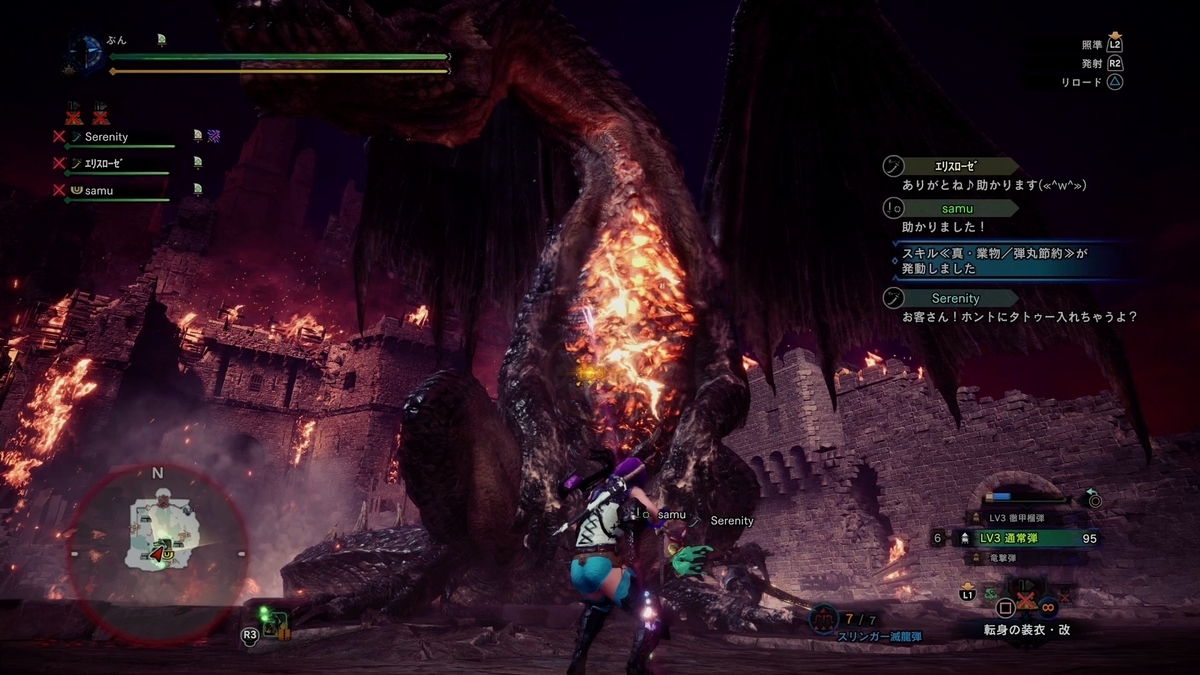Image resolution: width=1200 pixels, height=675 pixels.
Task: Select the green item left of the mantle
Action: pos(993,595)
